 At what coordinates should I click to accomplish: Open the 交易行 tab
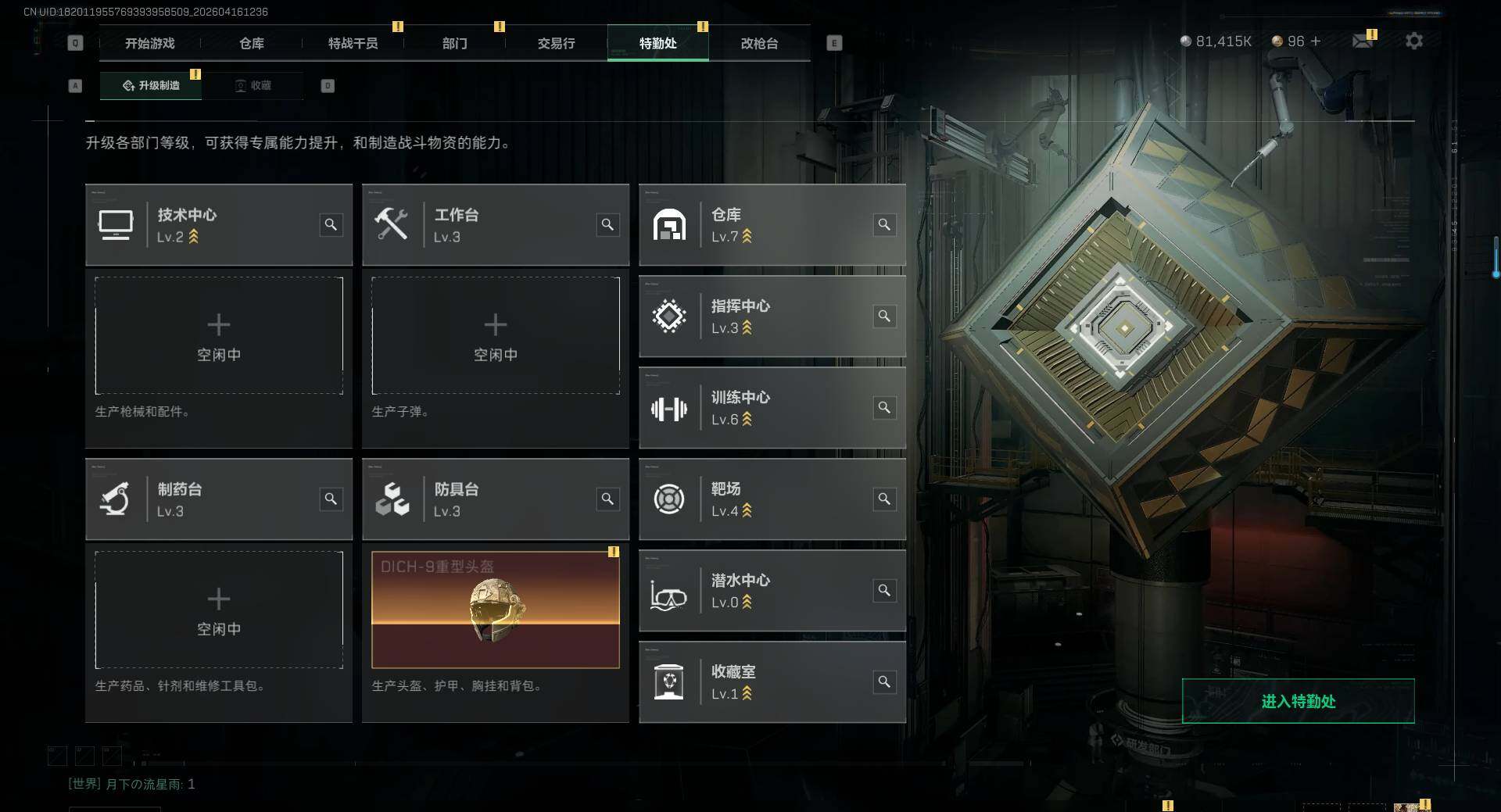click(x=556, y=44)
